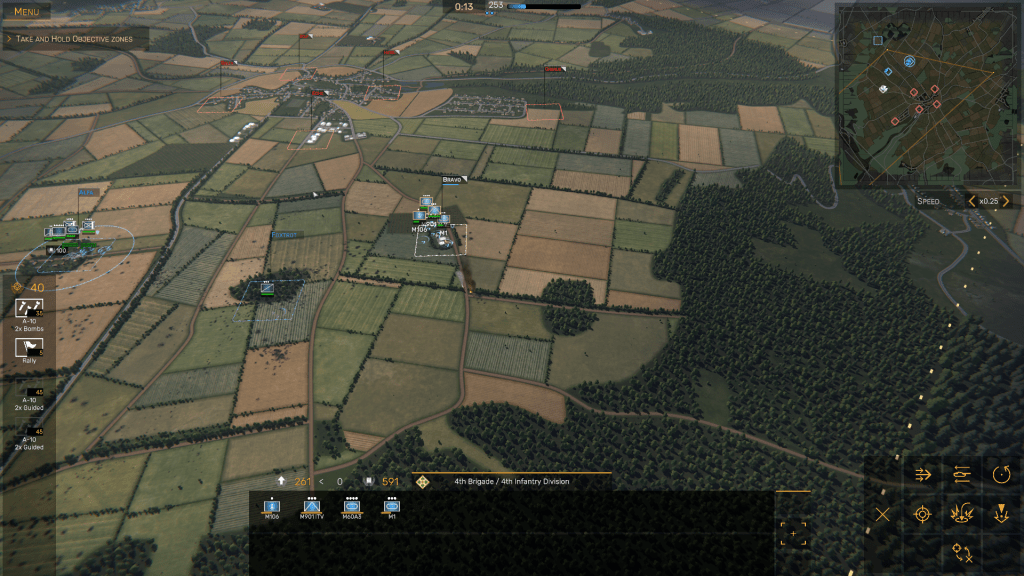Select the M901 ITV unit card

[312, 508]
